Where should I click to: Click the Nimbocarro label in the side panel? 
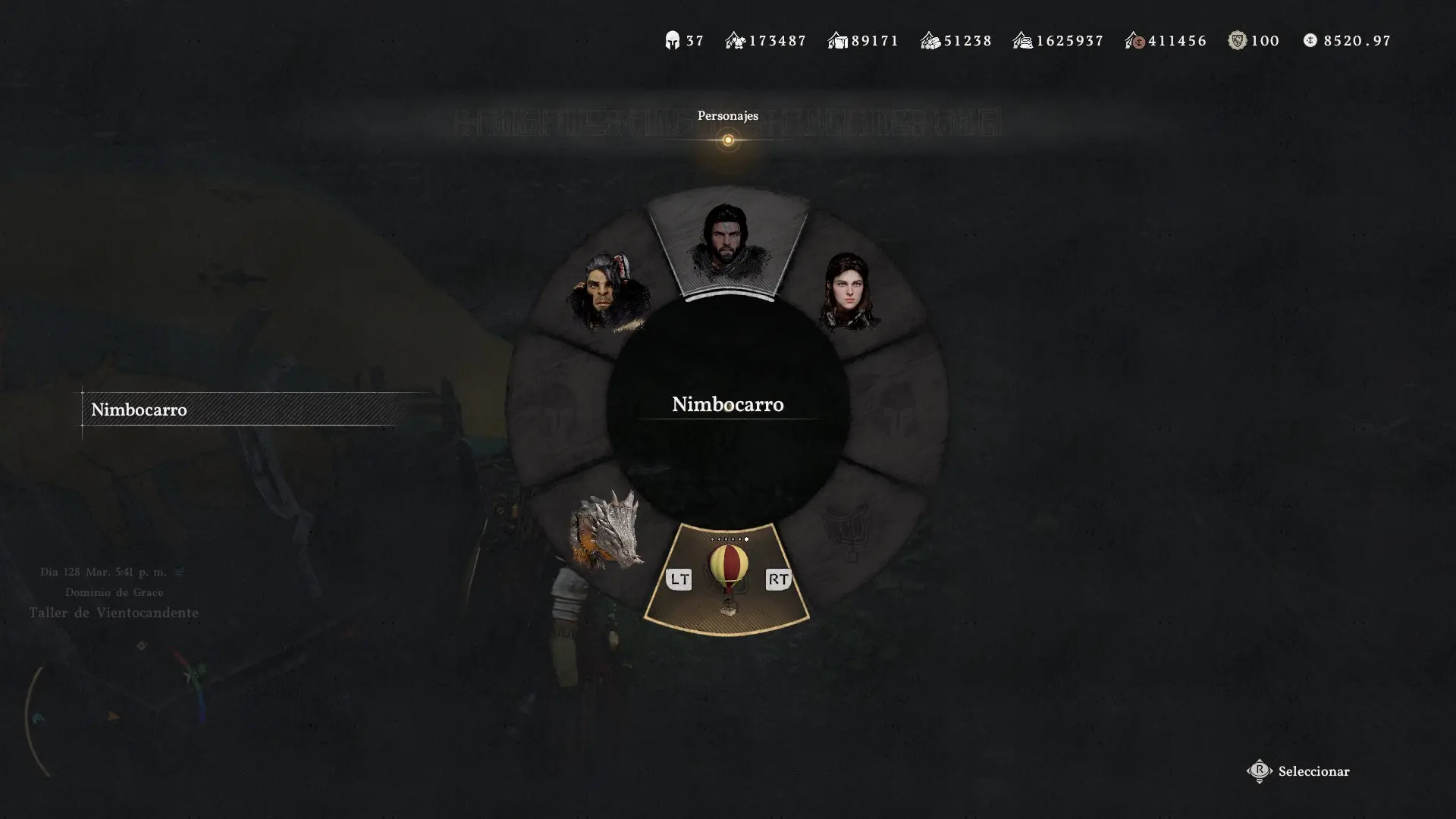pos(139,409)
